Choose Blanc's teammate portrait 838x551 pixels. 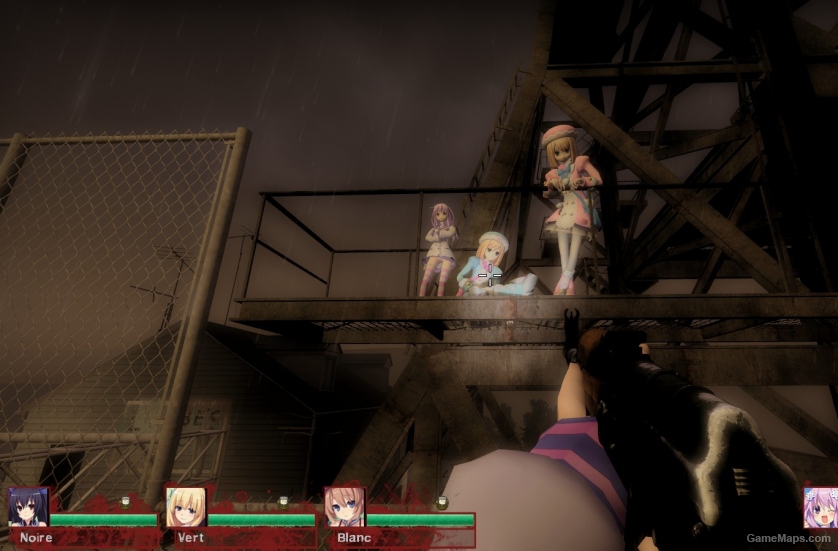tap(344, 507)
